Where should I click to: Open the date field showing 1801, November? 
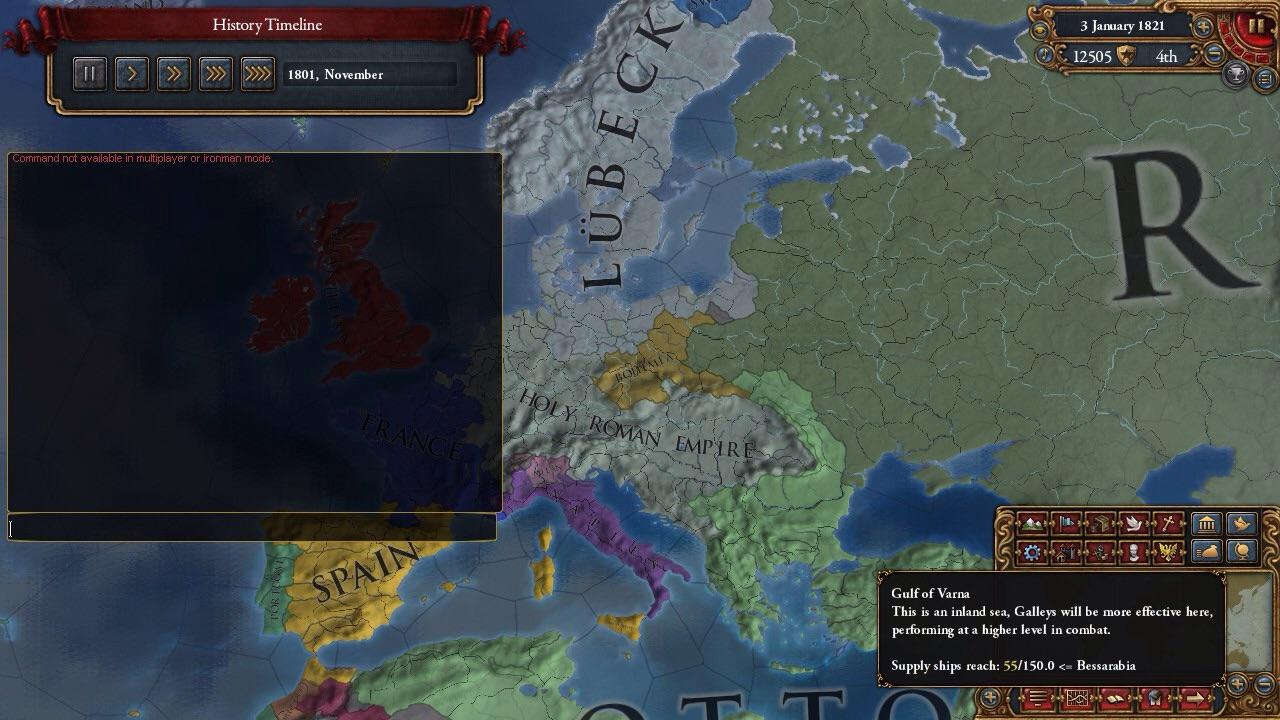tap(371, 74)
